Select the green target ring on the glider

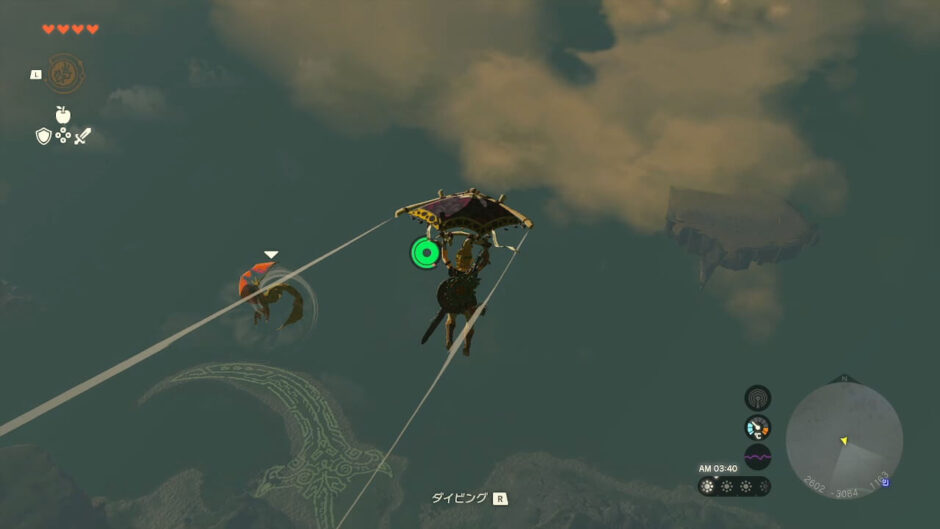(x=426, y=252)
